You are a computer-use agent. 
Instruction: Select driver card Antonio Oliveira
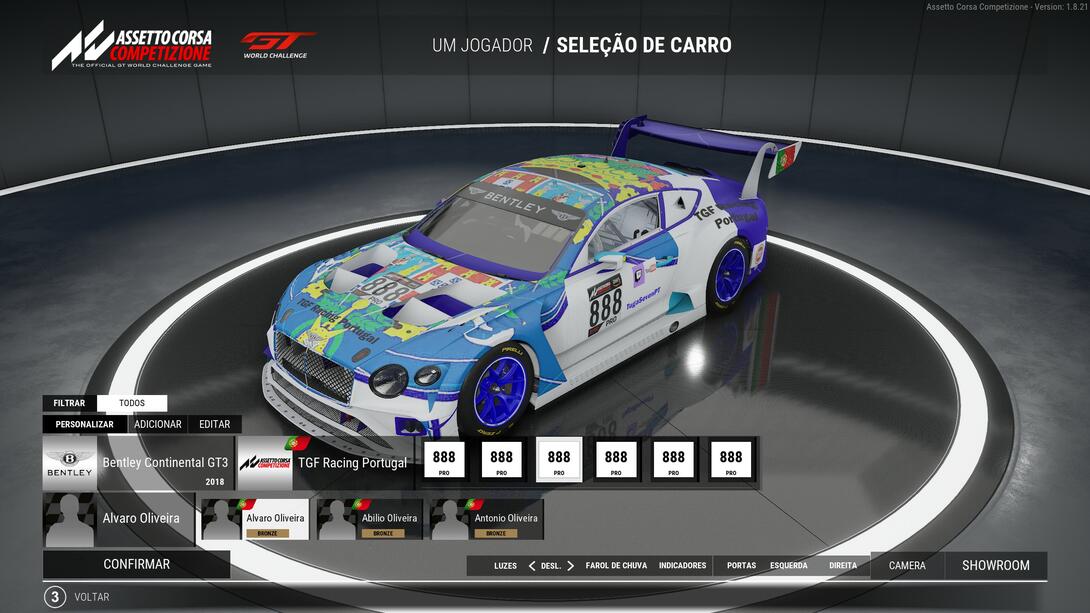[487, 520]
